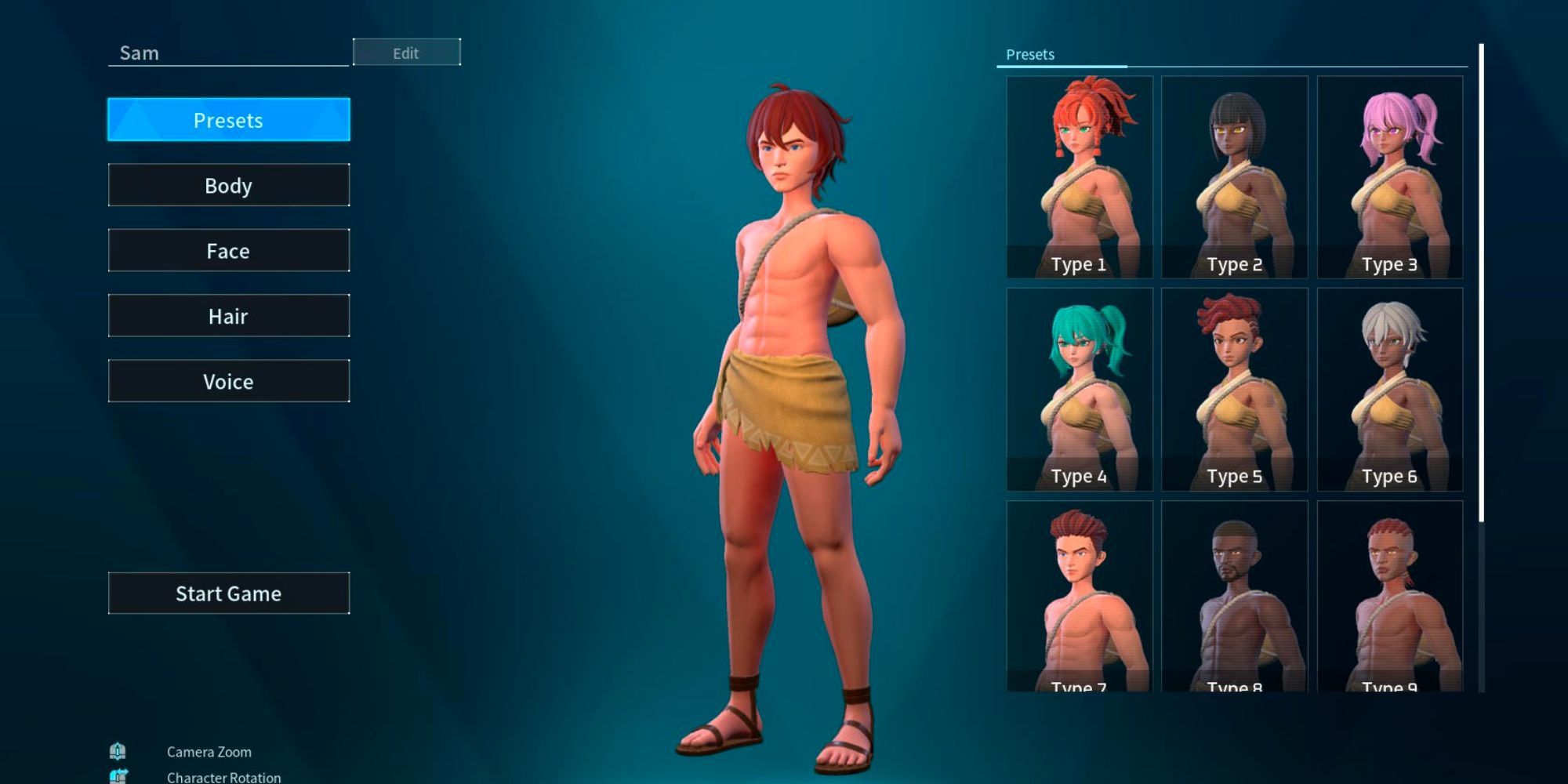Open the Hair customization section

[x=228, y=315]
